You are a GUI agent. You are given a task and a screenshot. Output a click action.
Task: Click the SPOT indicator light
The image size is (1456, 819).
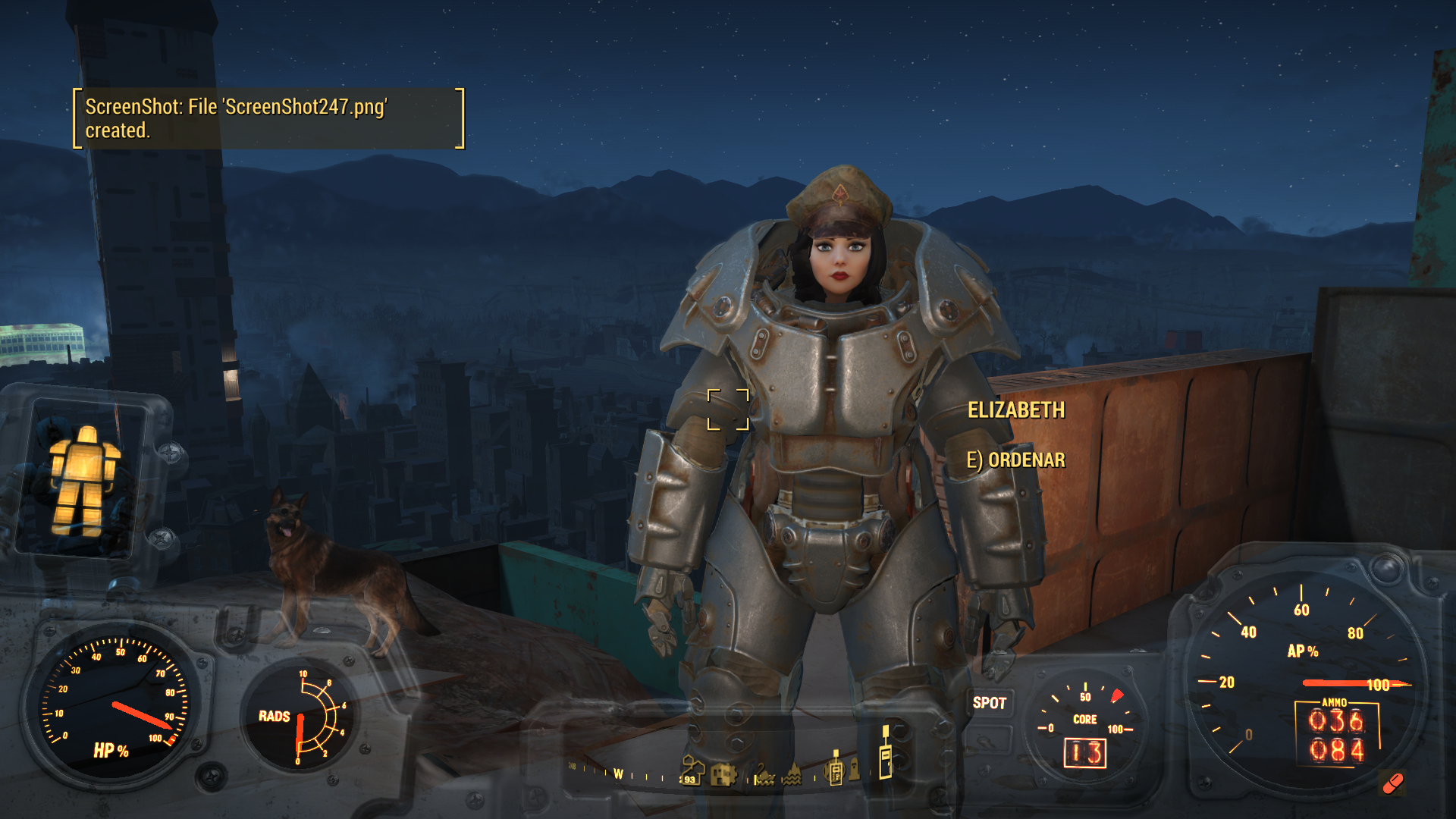click(989, 703)
